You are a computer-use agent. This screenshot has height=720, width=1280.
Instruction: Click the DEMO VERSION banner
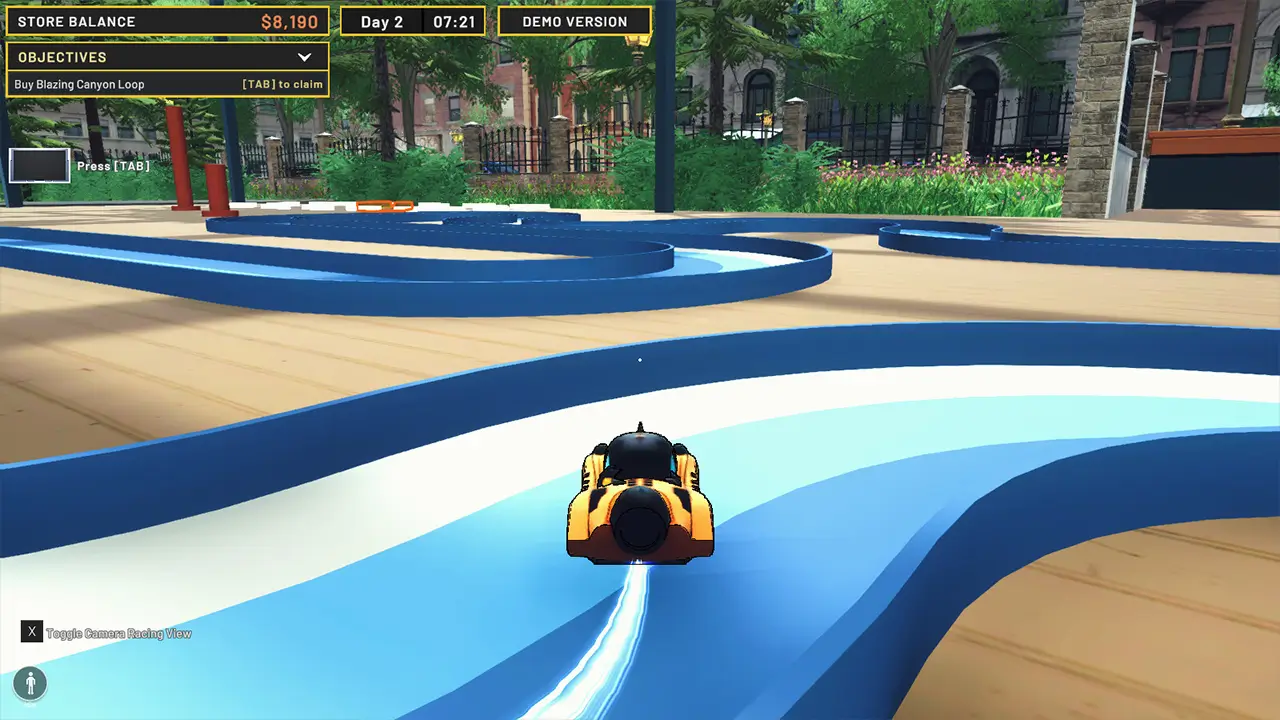coord(574,21)
